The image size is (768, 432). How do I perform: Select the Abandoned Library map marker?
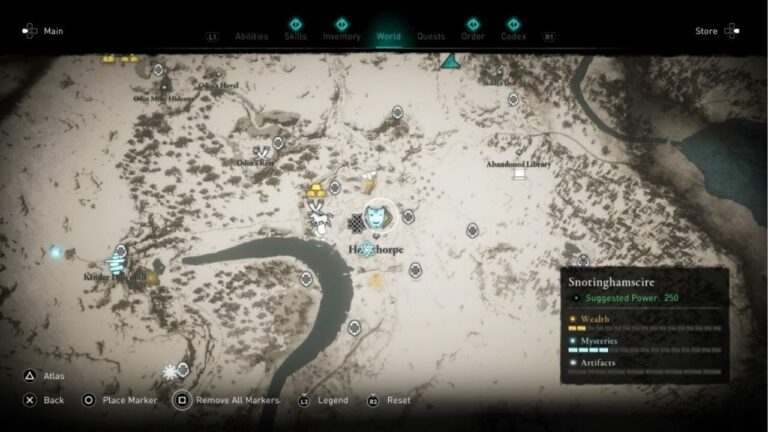click(x=519, y=173)
